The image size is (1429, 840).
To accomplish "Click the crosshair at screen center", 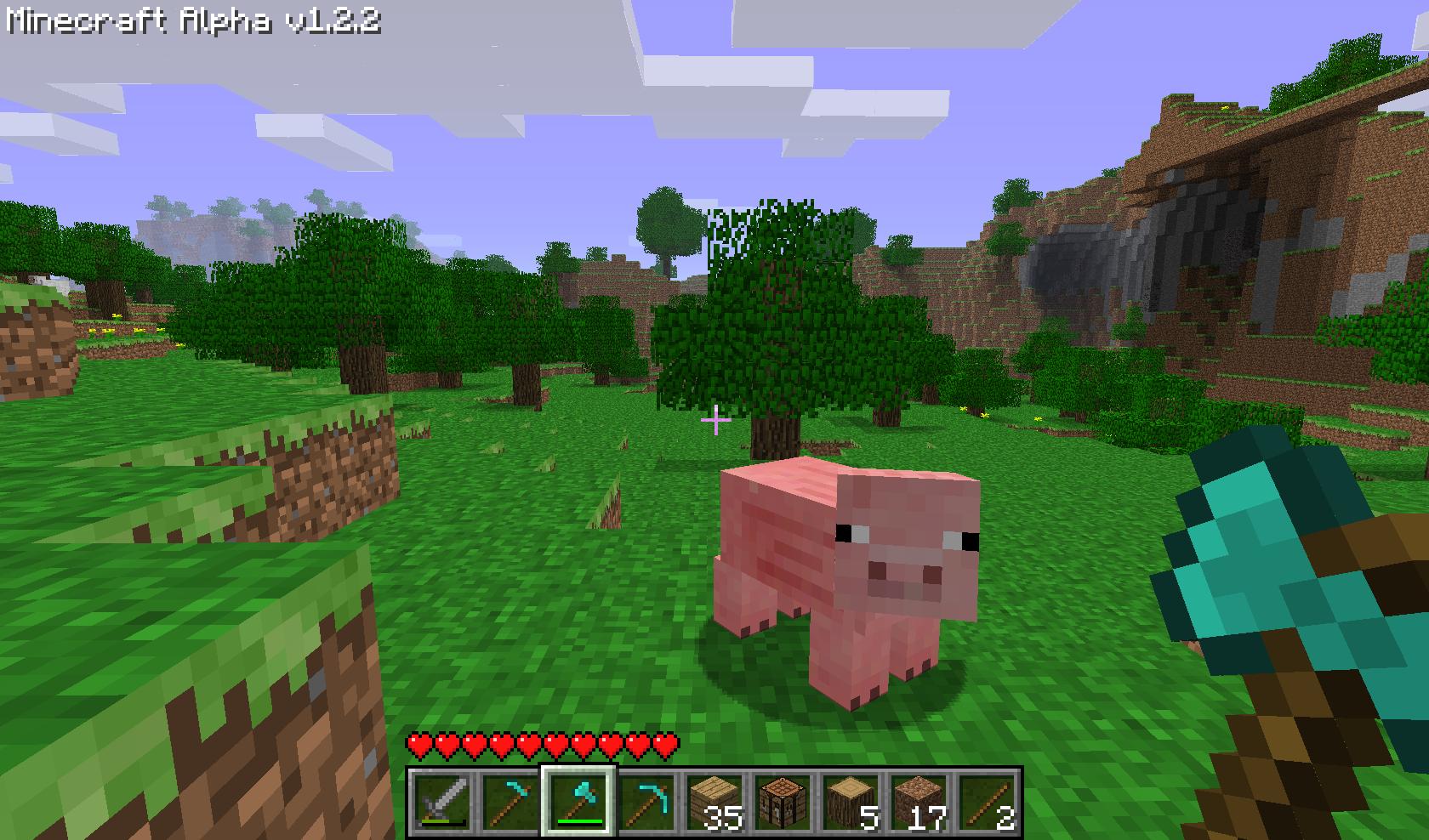I will coord(714,420).
